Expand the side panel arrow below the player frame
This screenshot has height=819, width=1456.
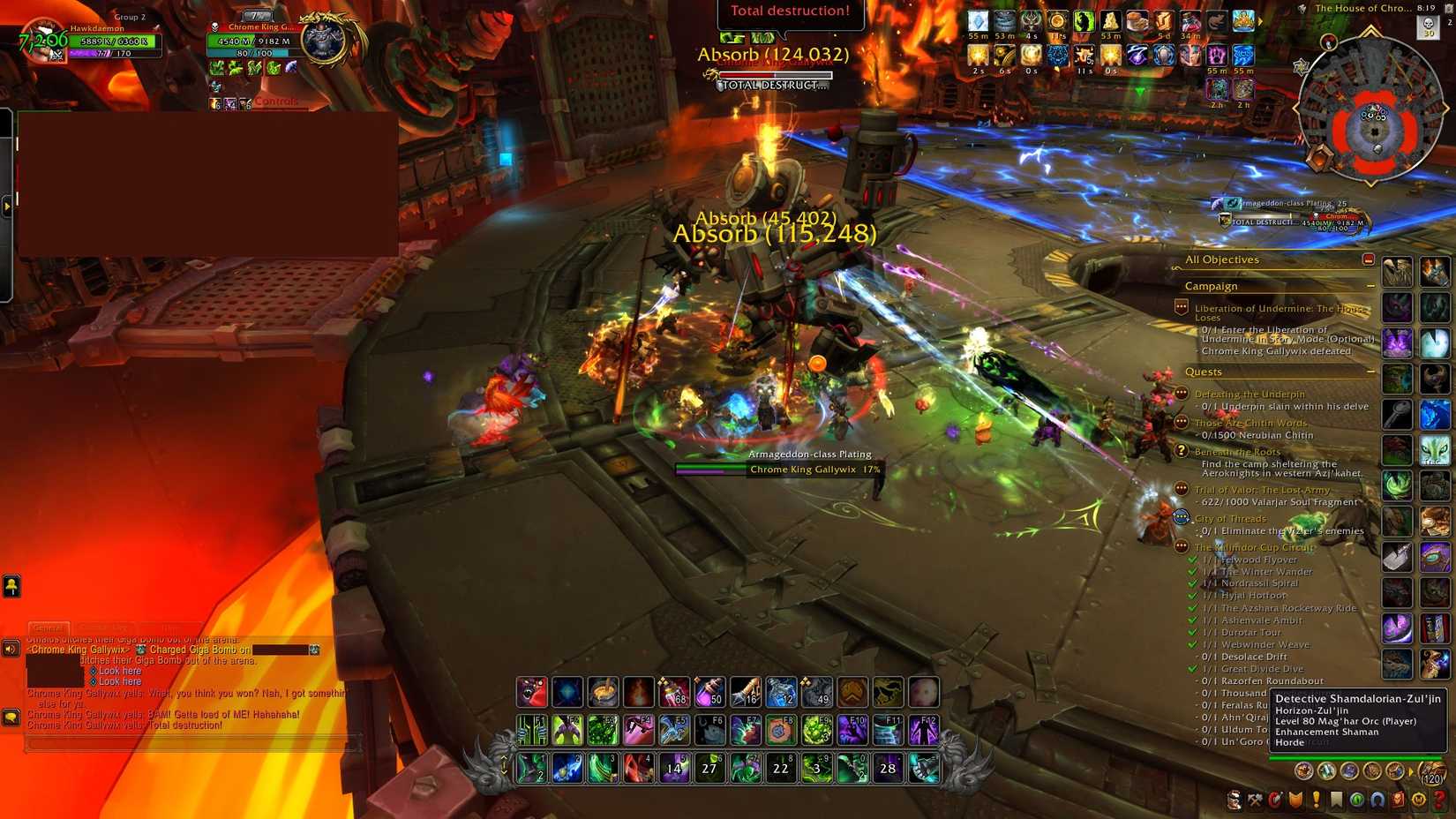(8, 204)
